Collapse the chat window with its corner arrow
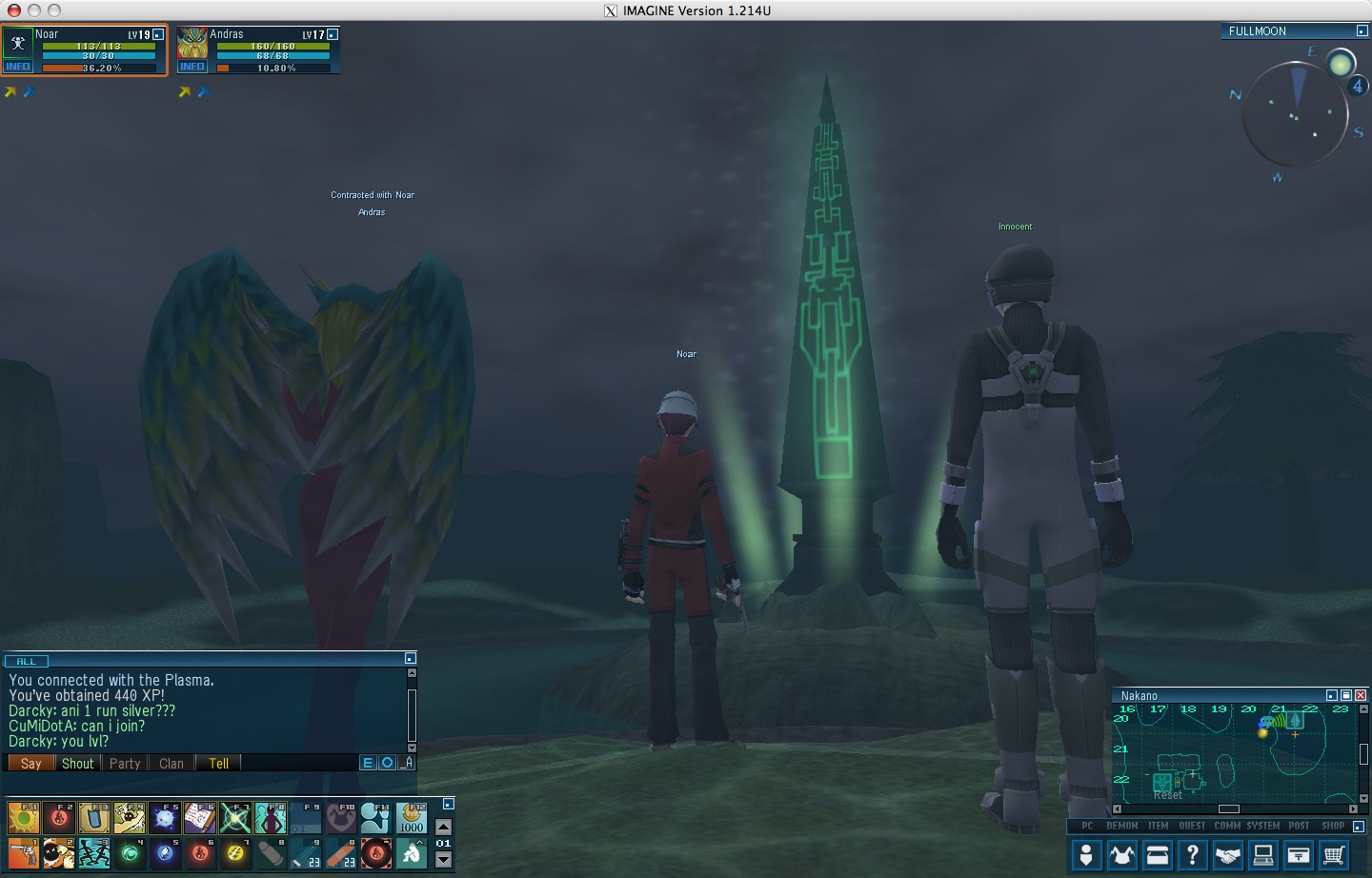 (409, 657)
